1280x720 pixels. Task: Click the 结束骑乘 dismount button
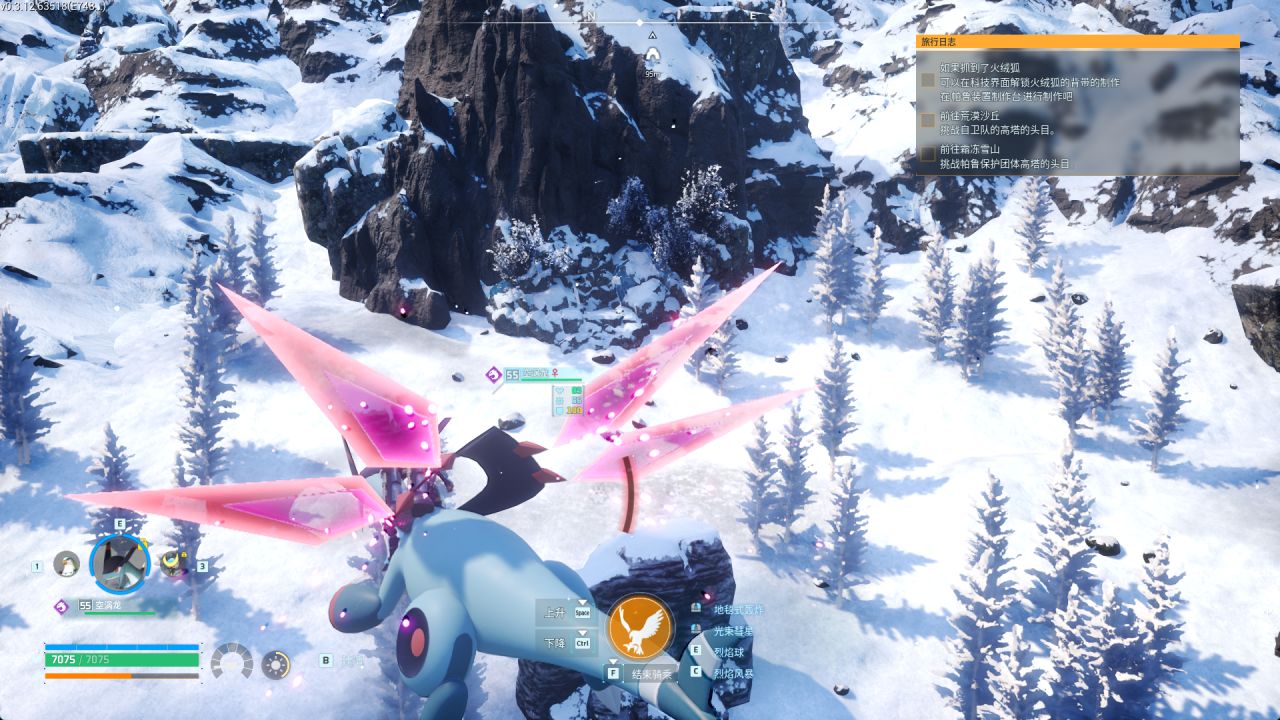pyautogui.click(x=650, y=674)
